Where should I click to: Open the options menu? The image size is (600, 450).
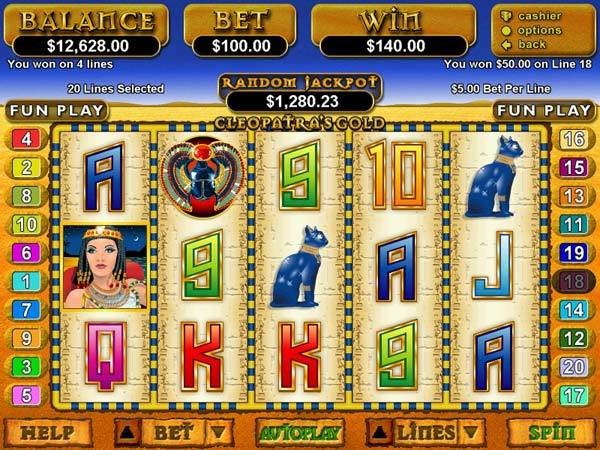click(538, 31)
